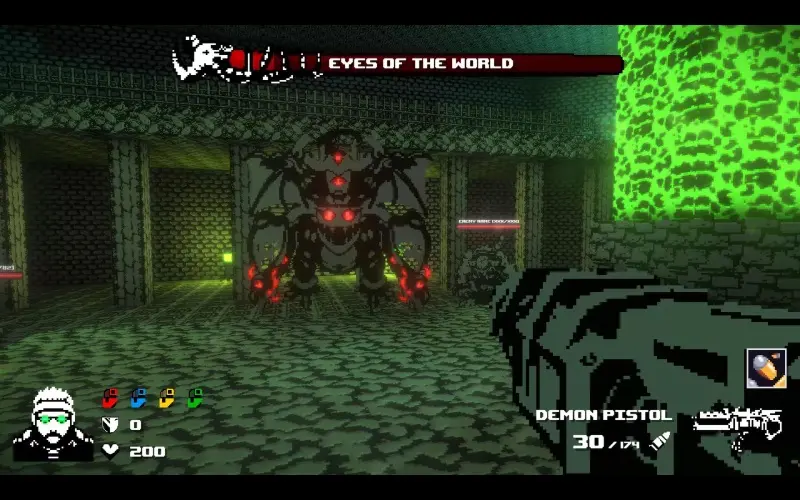Screen dimensions: 800x500
Task: Activate the orange bullet item slot
Action: point(765,368)
